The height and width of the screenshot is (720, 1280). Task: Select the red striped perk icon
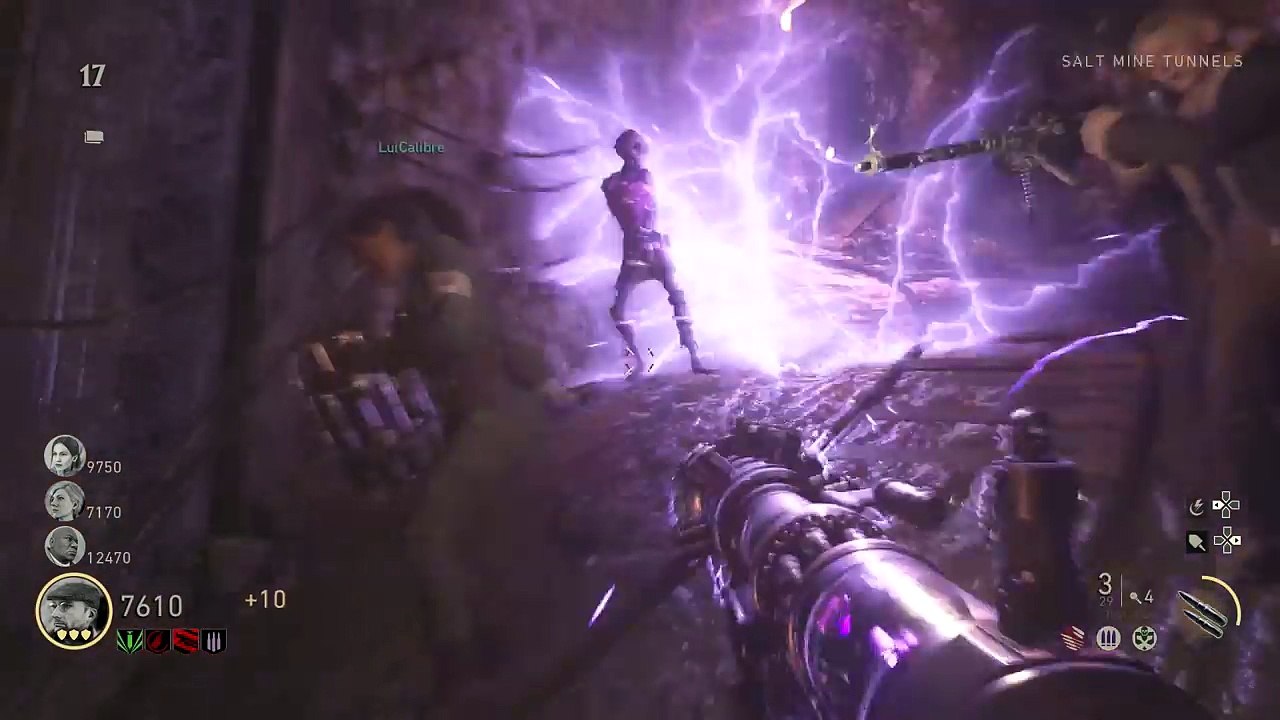click(x=186, y=641)
